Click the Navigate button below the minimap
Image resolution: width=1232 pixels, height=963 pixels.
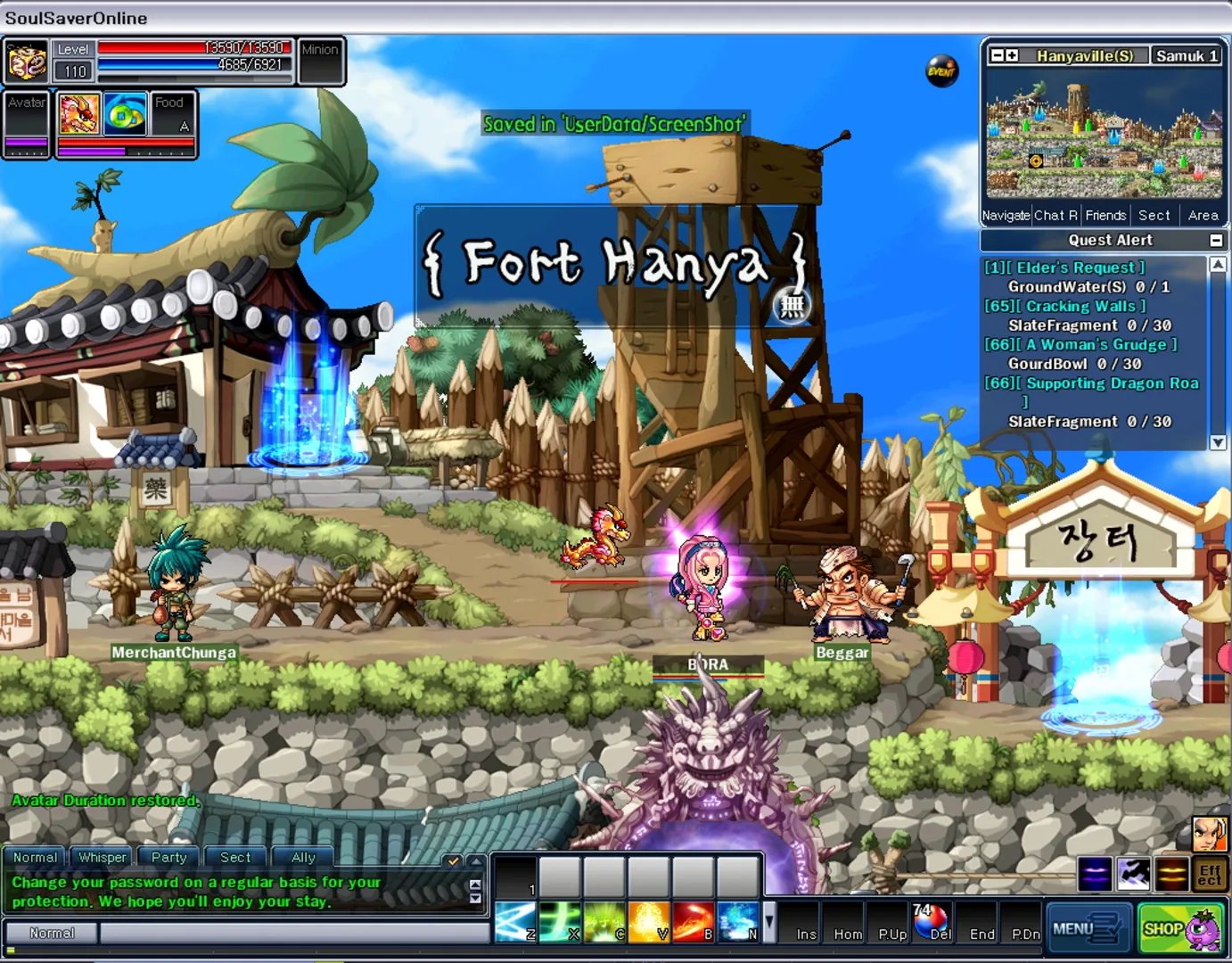tap(1005, 215)
